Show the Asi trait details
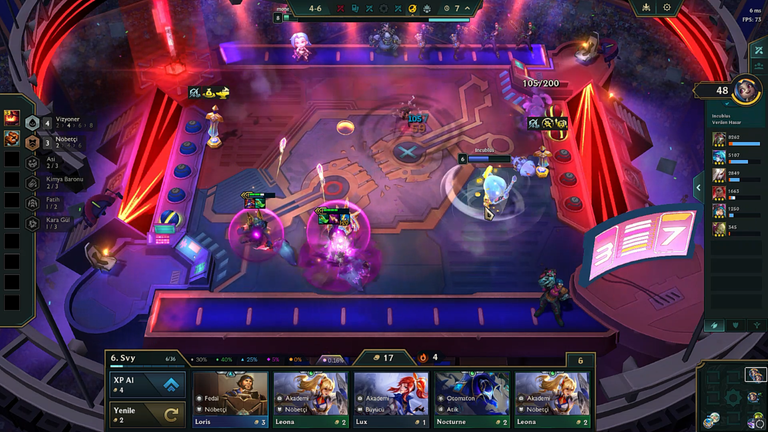768x432 pixels. coord(50,161)
